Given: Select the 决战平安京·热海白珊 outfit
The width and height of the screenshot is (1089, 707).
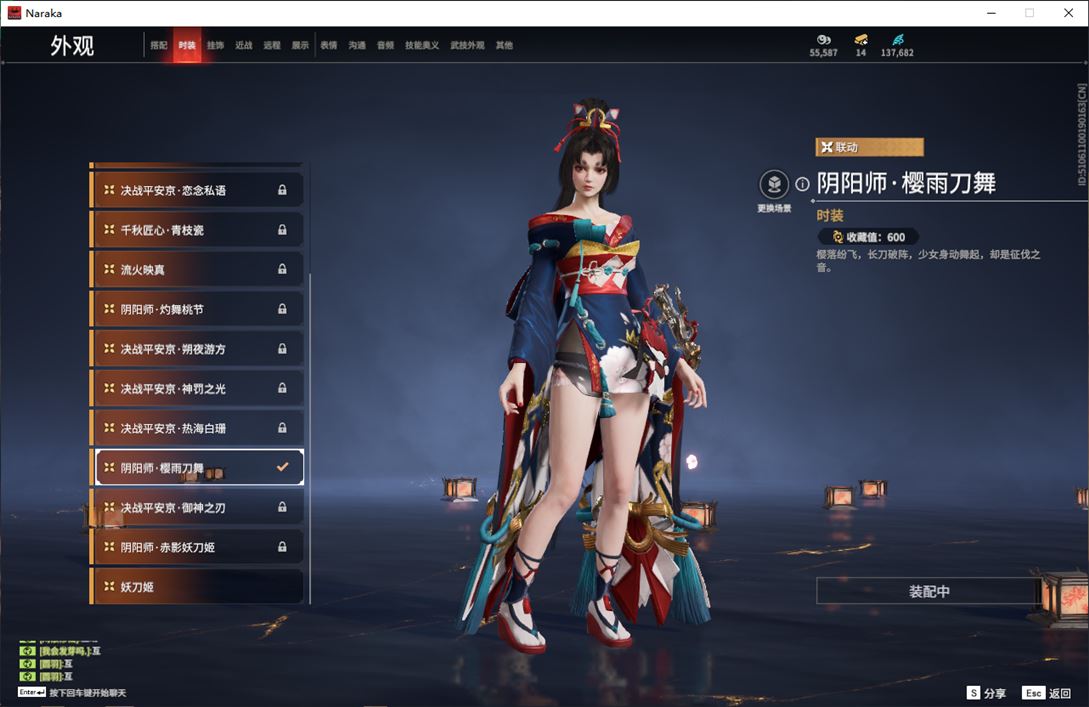Looking at the screenshot, I should click(197, 428).
